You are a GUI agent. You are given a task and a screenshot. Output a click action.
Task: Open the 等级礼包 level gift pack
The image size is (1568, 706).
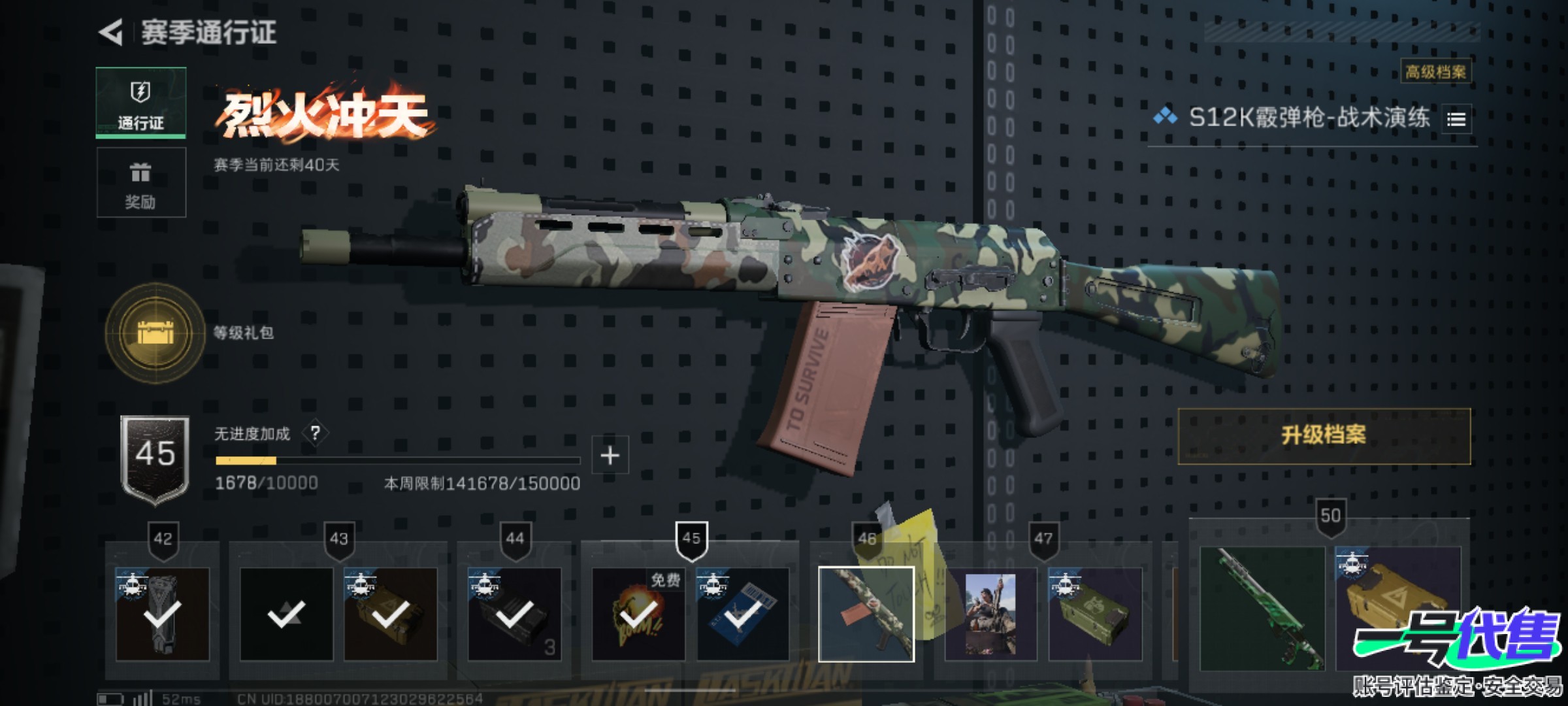[x=155, y=333]
